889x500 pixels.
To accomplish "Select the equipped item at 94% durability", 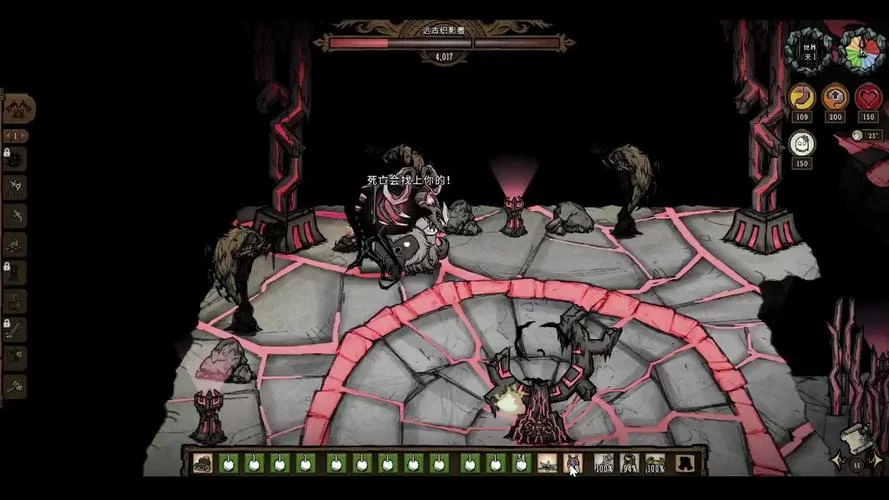I will tap(630, 463).
